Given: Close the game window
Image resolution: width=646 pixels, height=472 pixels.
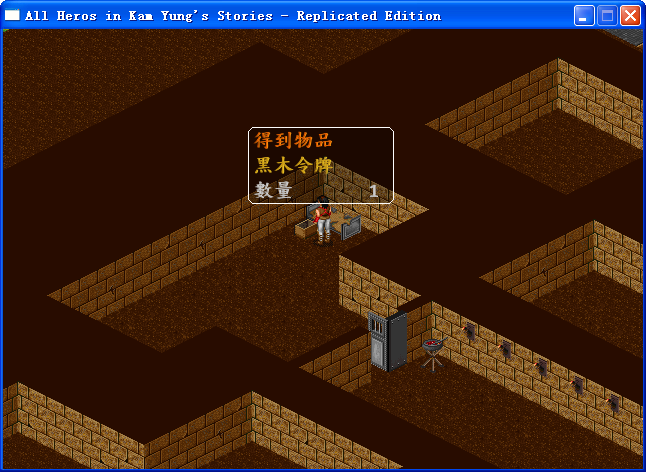Looking at the screenshot, I should click(630, 15).
